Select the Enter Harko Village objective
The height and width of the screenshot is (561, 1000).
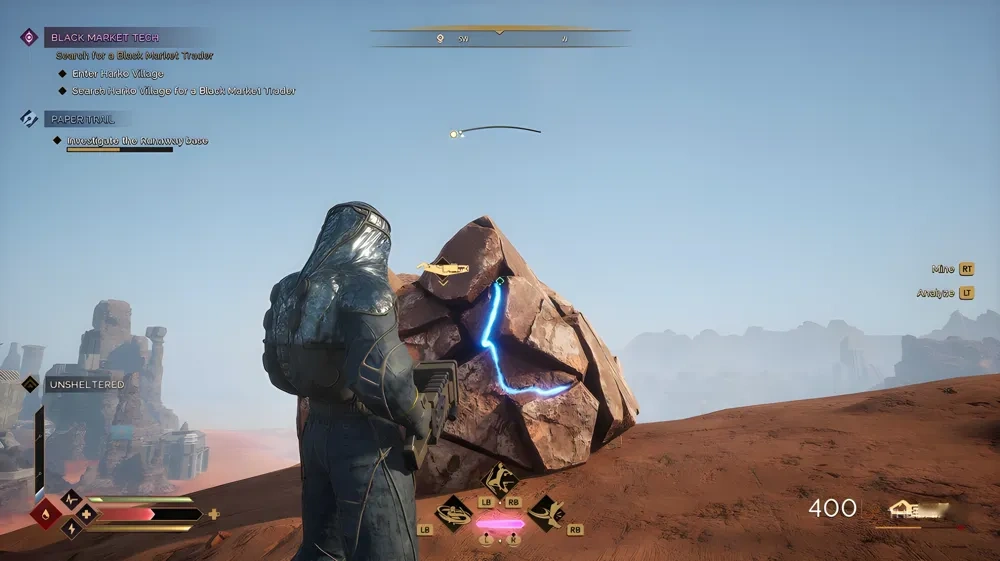pyautogui.click(x=117, y=74)
